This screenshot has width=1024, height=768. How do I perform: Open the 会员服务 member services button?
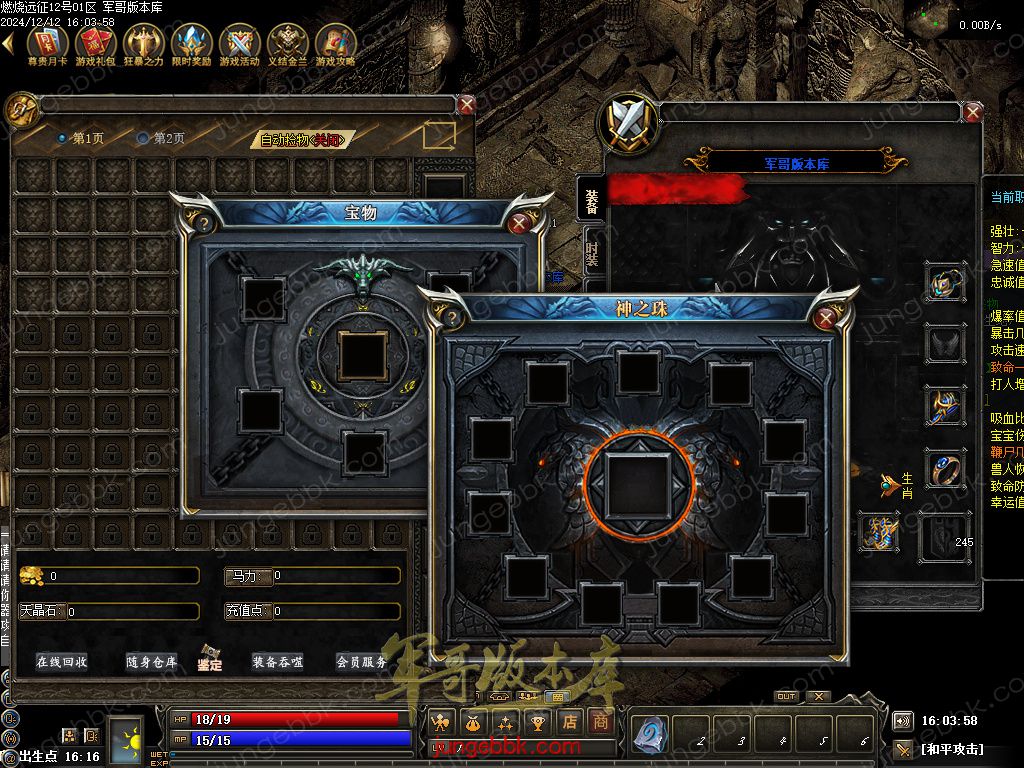point(361,662)
